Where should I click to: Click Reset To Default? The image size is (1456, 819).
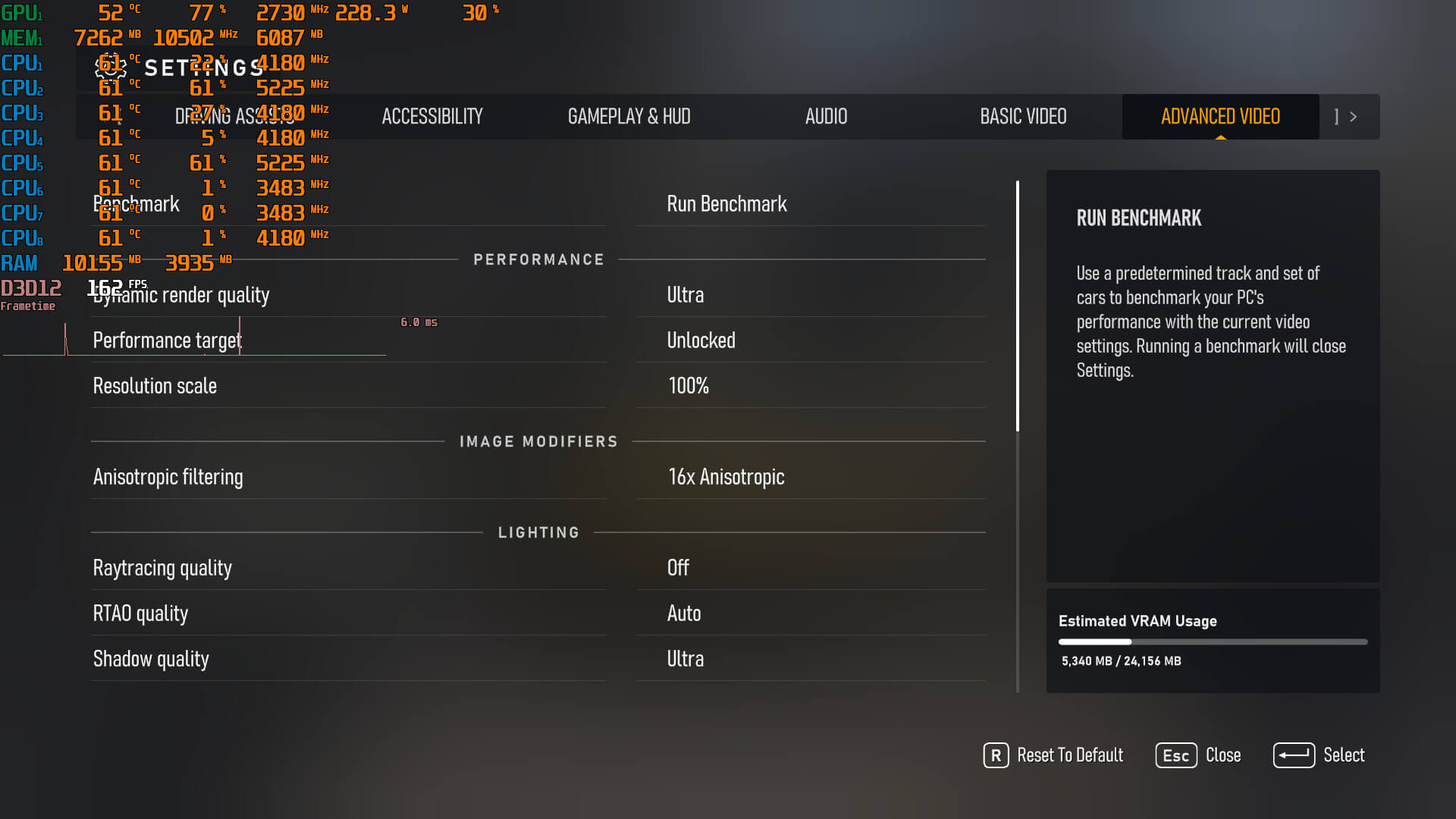point(1070,755)
